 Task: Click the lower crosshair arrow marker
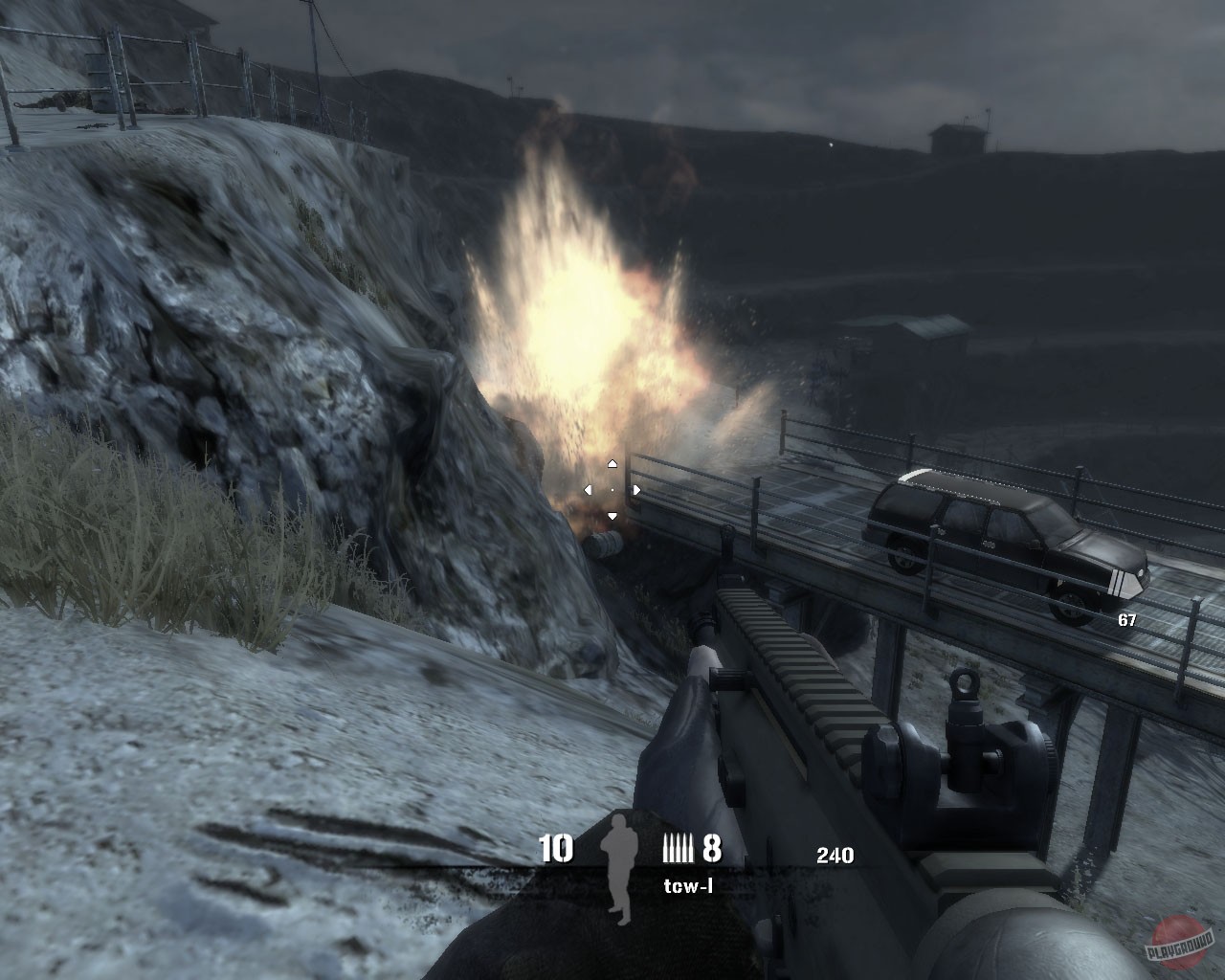coord(612,514)
